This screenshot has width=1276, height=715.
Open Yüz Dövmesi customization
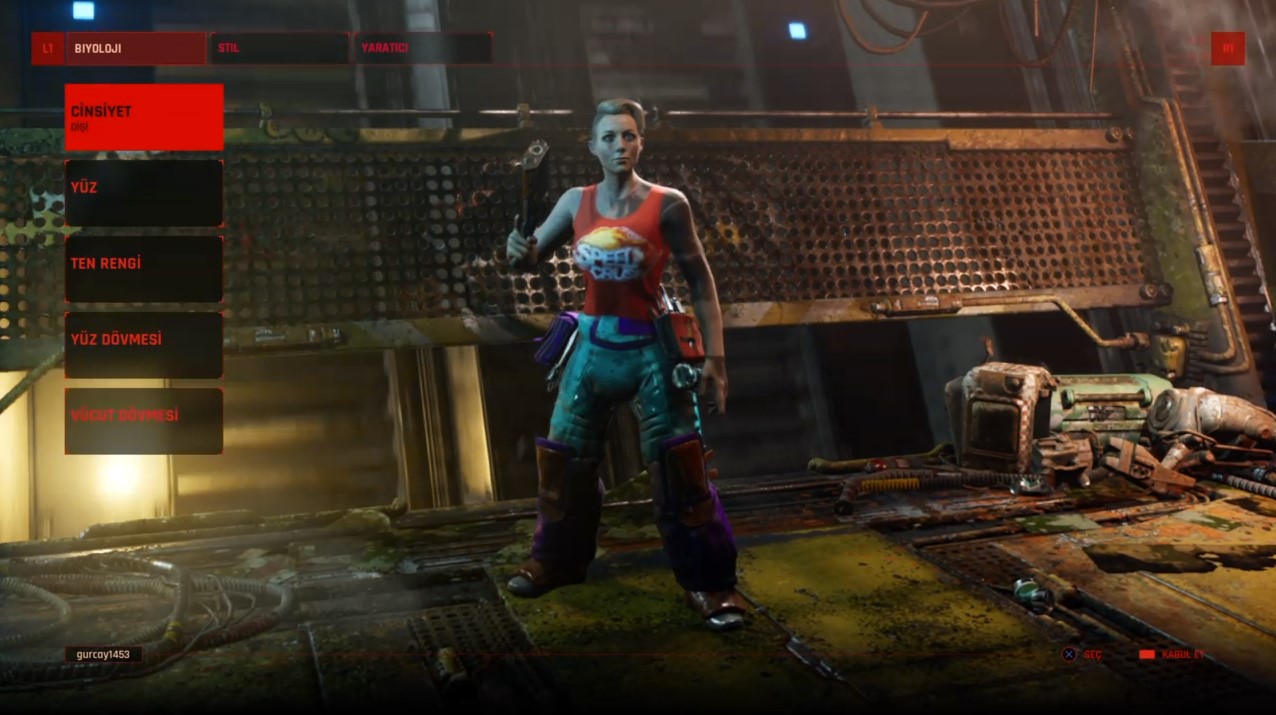click(144, 344)
